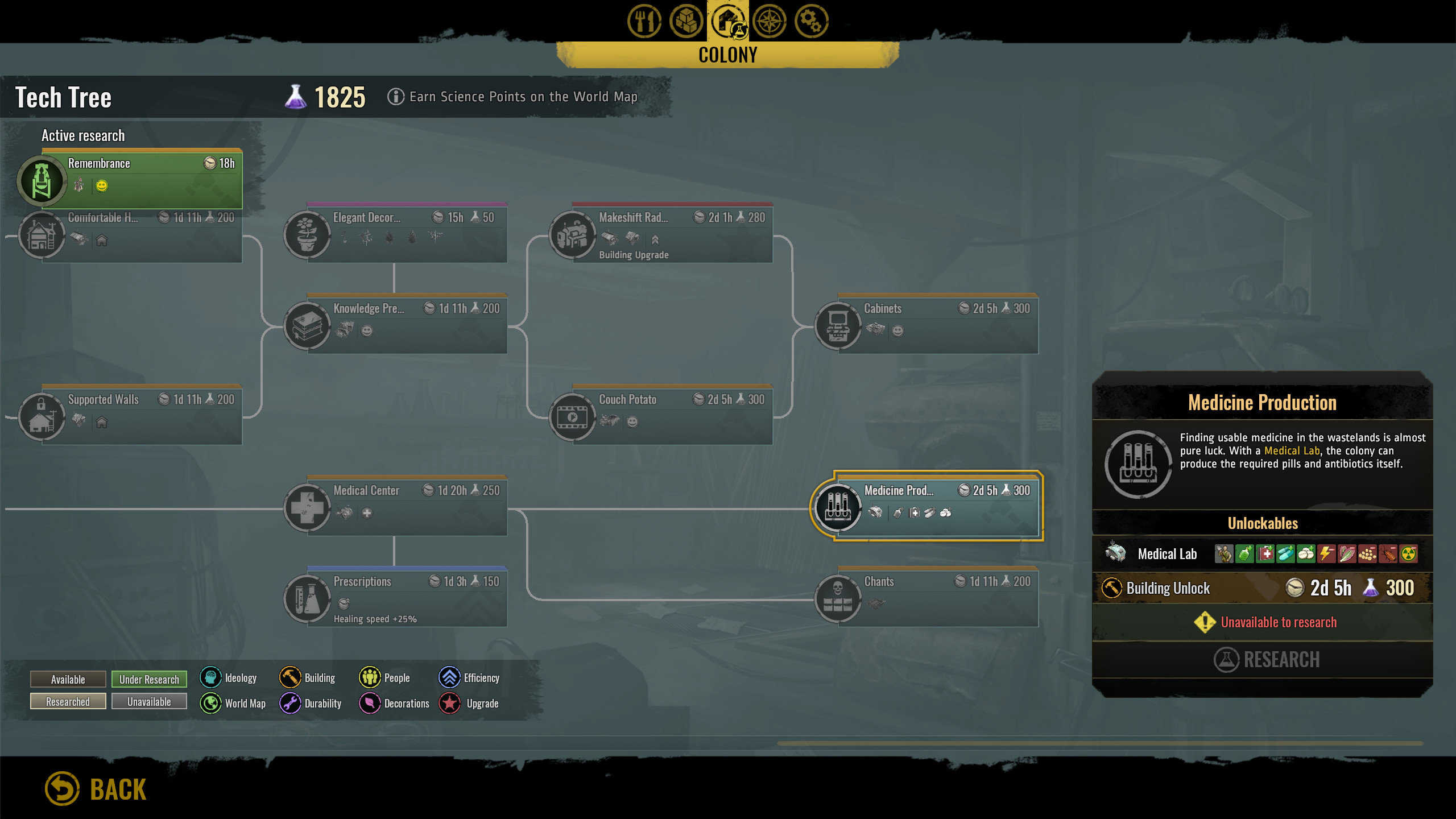
Task: Go back with the BACK button
Action: tap(97, 789)
